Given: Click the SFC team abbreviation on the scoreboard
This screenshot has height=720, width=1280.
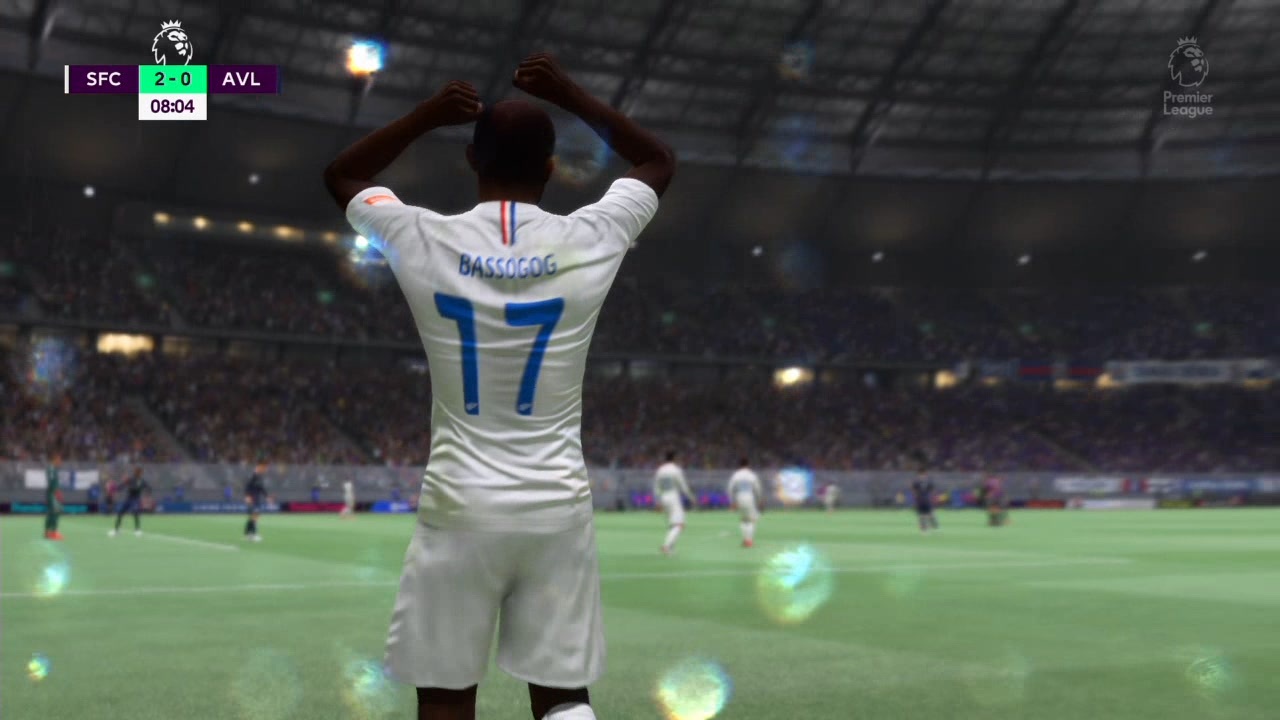Looking at the screenshot, I should click(103, 79).
